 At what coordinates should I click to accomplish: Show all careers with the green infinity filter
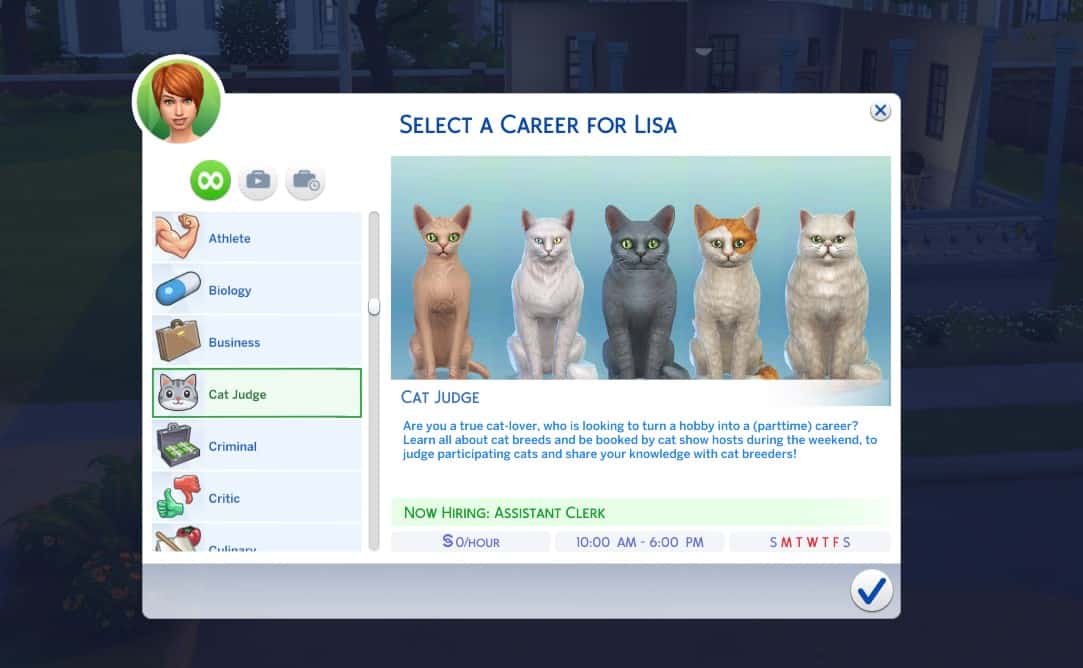point(211,181)
